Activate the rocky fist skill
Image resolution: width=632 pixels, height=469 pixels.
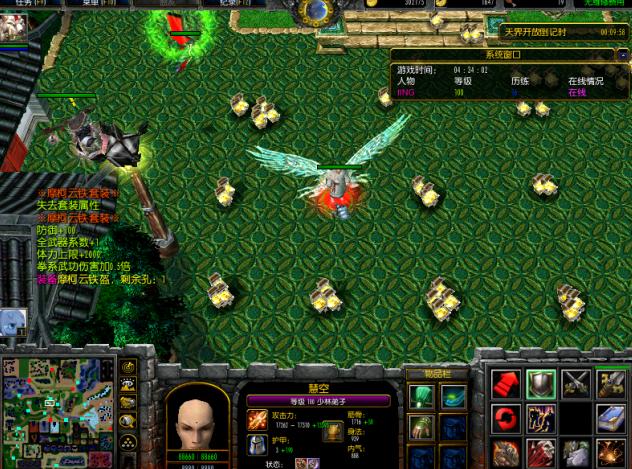506,452
